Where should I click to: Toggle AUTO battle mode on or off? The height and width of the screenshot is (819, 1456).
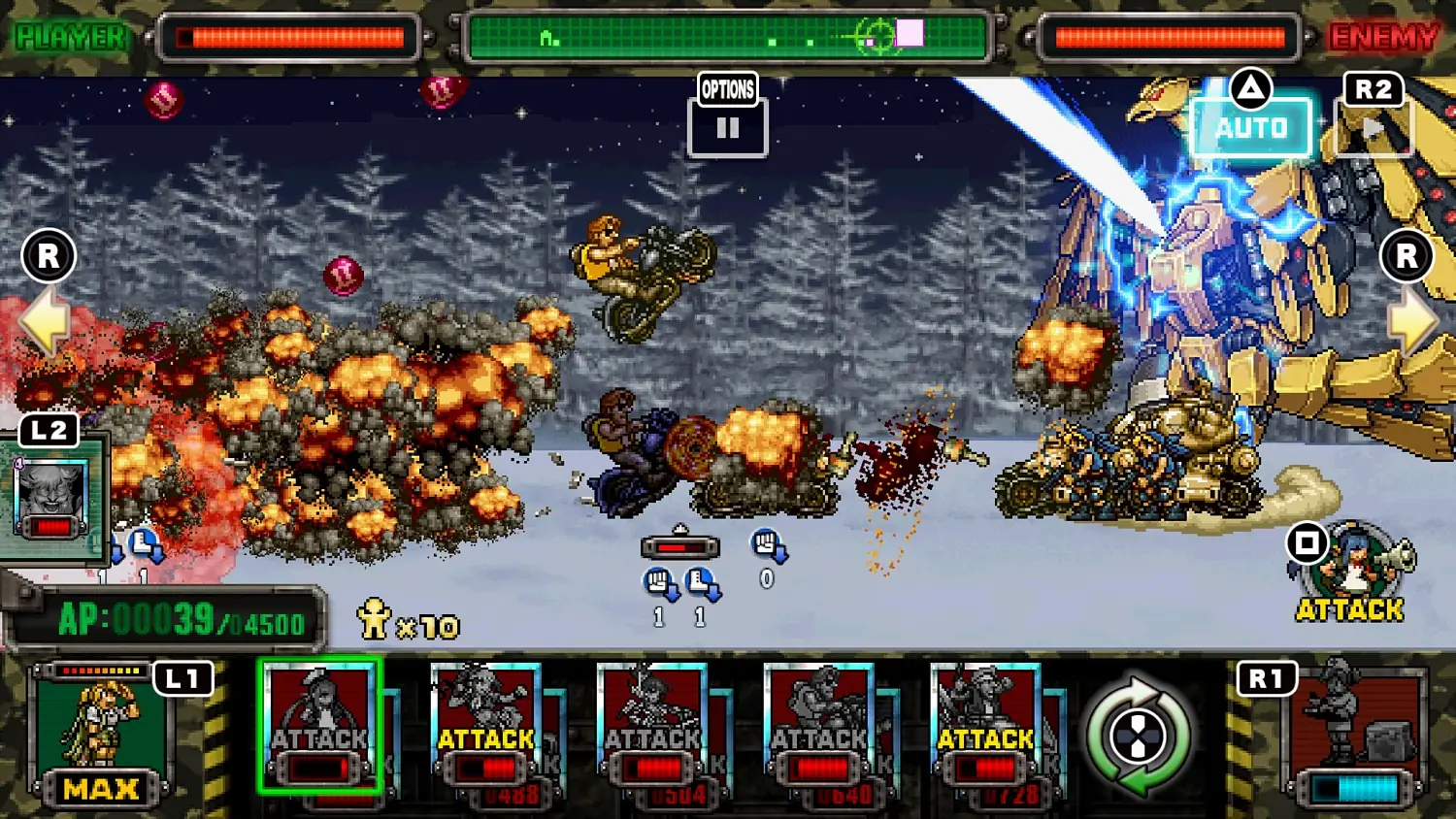[1252, 126]
